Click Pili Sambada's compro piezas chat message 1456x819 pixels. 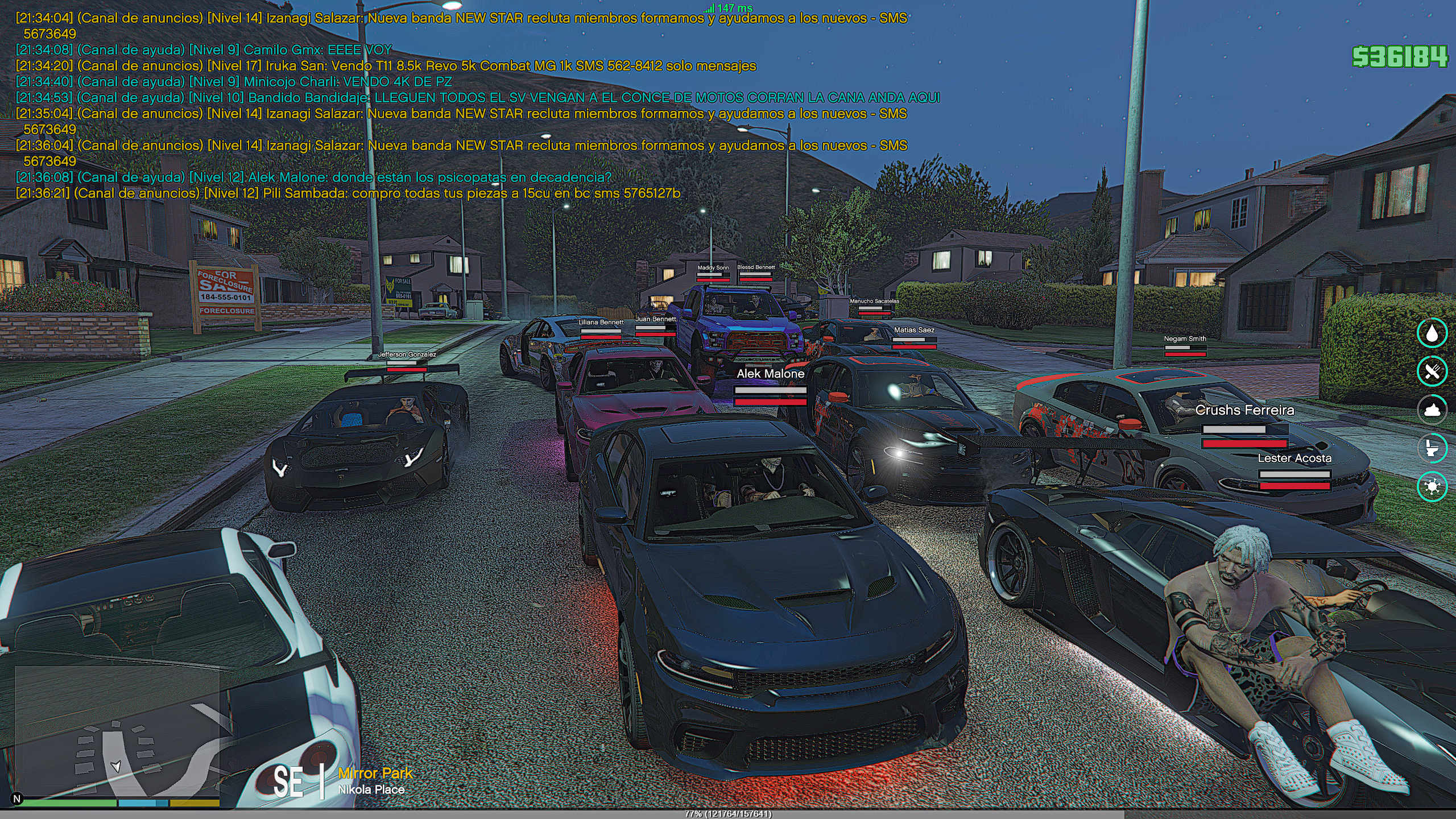(348, 193)
